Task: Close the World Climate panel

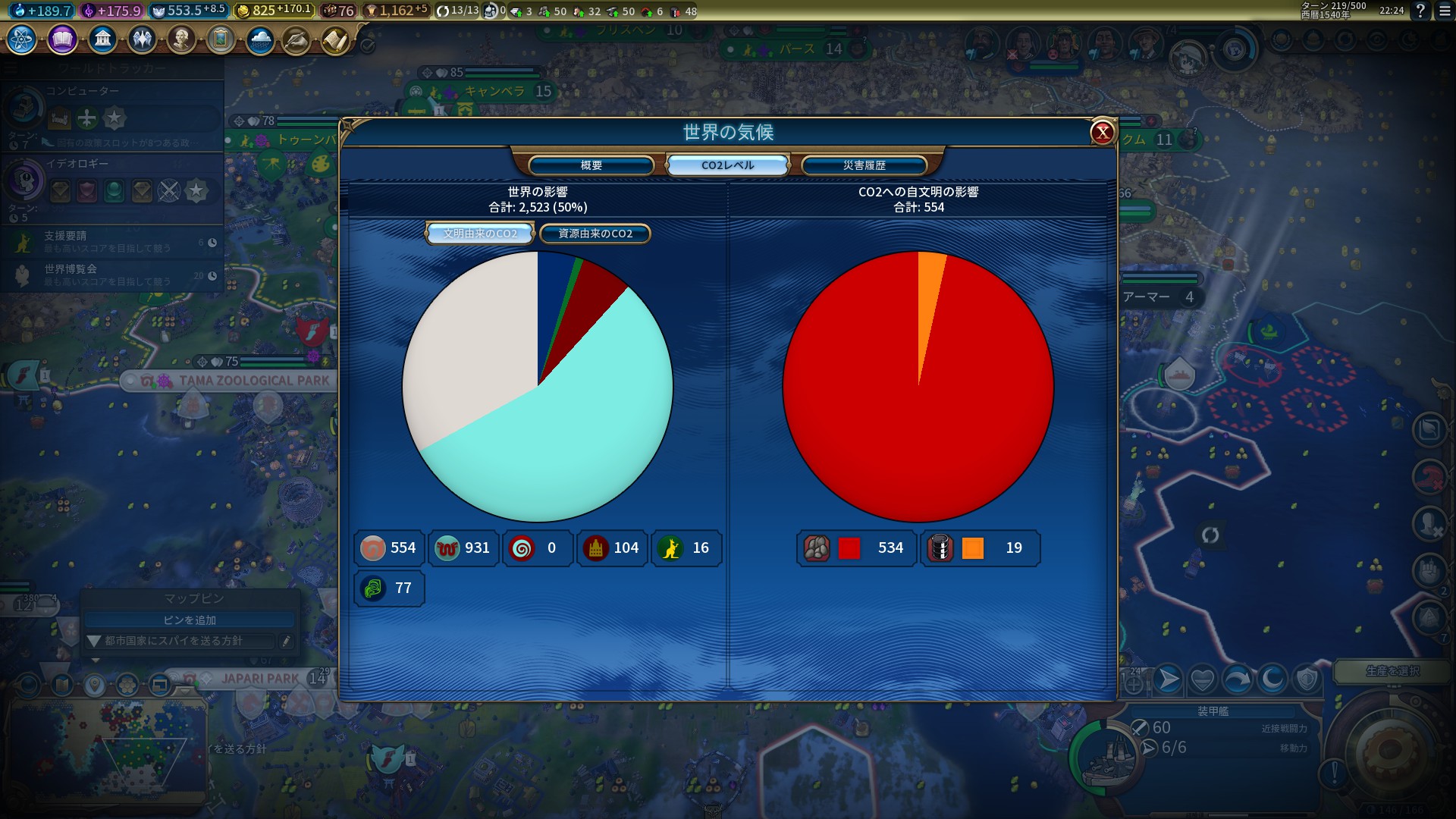Action: (x=1102, y=133)
